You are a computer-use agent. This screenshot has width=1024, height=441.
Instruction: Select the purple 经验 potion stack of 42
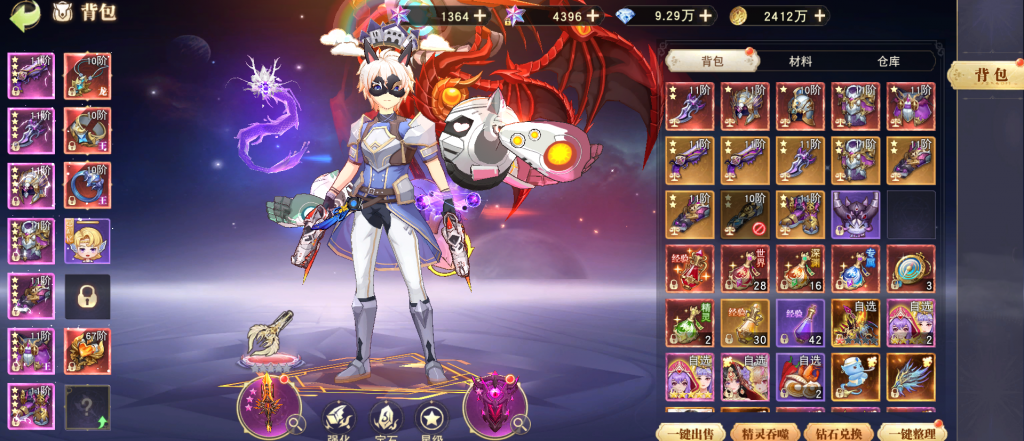pos(800,322)
